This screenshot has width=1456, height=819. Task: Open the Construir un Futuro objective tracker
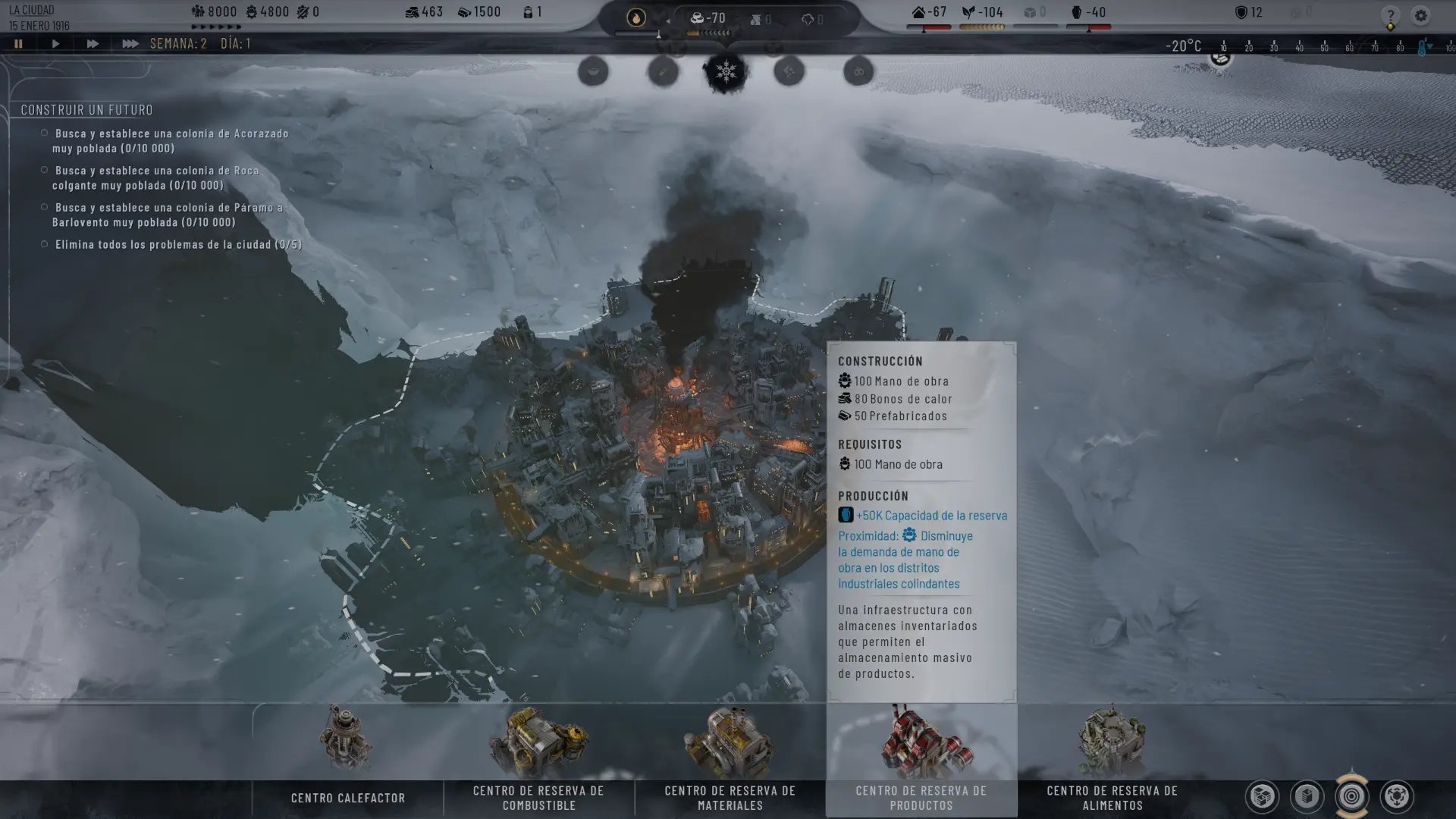86,110
